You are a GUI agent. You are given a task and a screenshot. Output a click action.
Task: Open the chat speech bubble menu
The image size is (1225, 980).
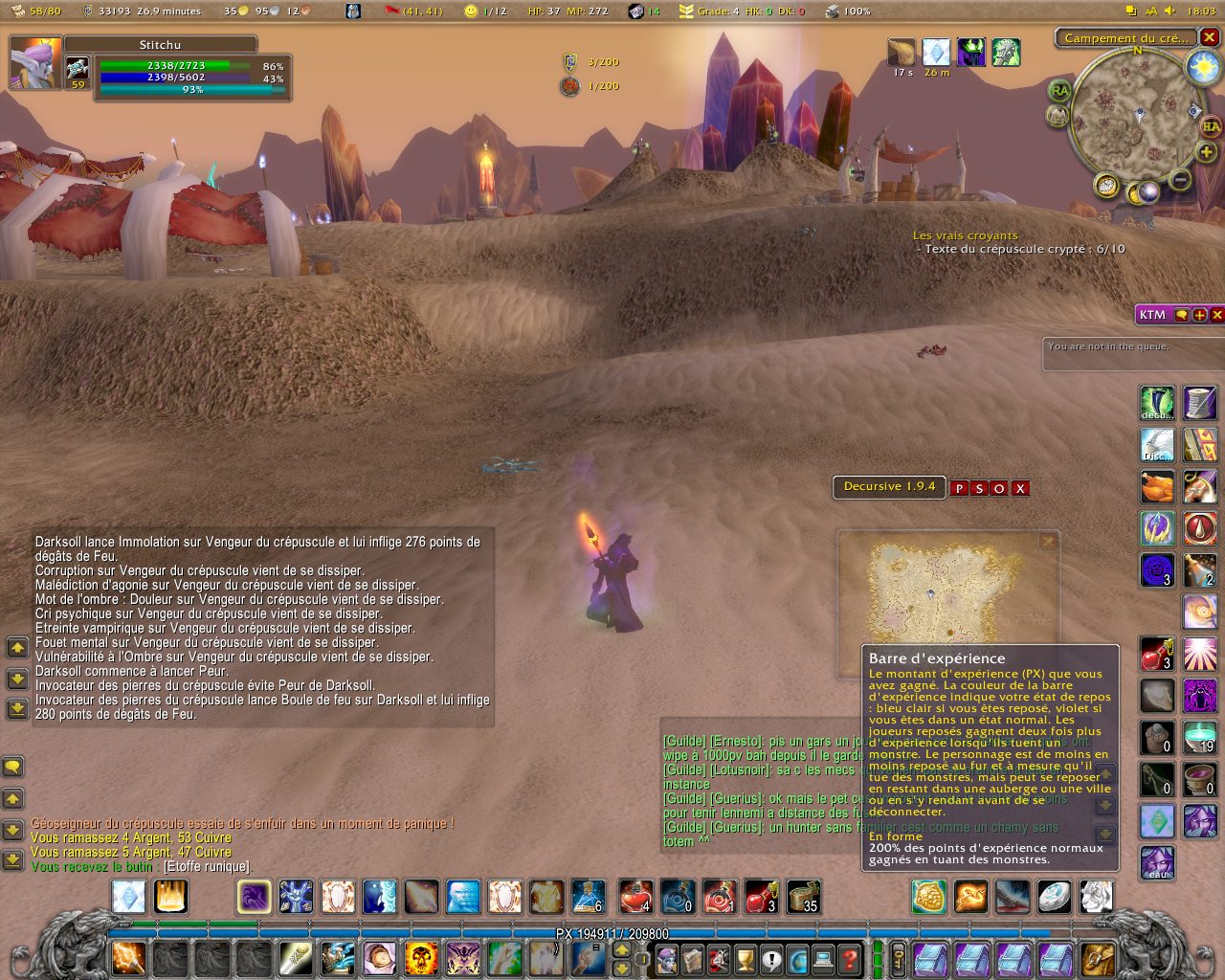point(13,767)
